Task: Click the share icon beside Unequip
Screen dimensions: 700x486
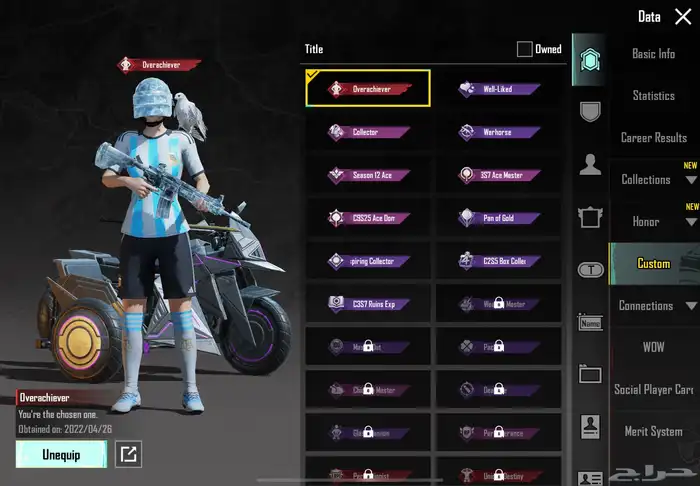Action: point(128,455)
